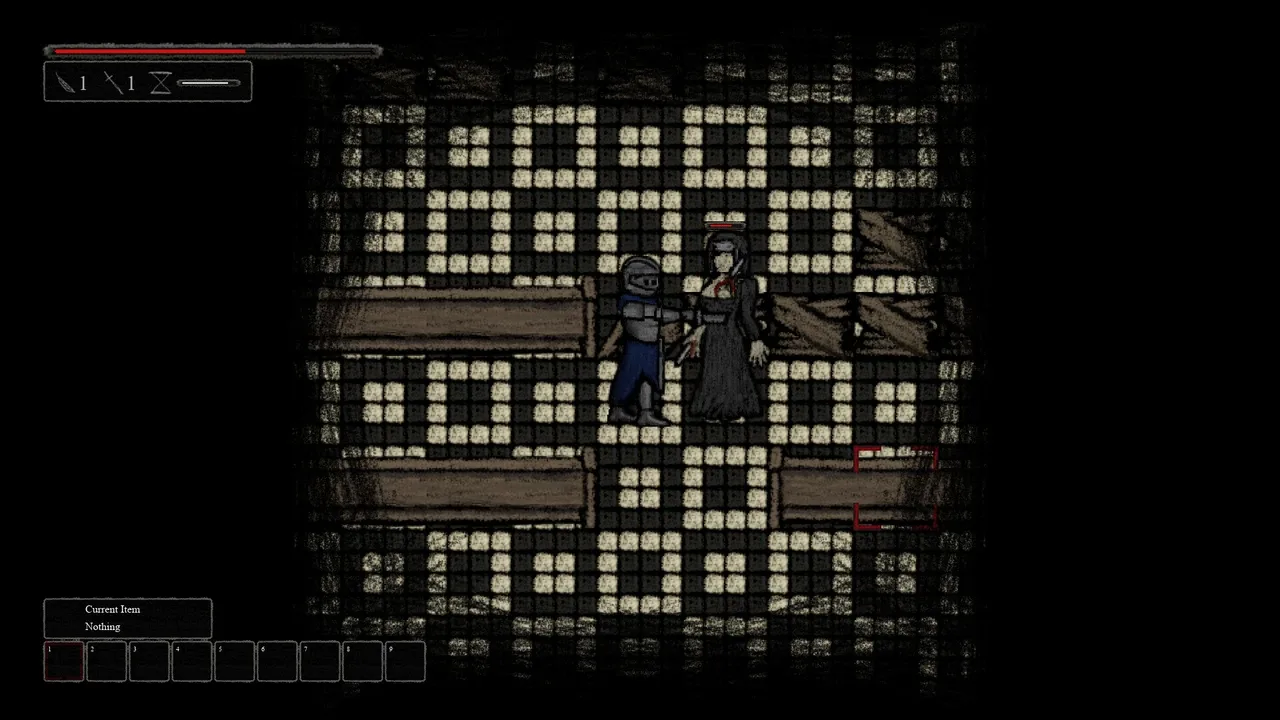Activate the hotbar slot labeled 7
Screen dimensions: 1280x720
pos(320,662)
